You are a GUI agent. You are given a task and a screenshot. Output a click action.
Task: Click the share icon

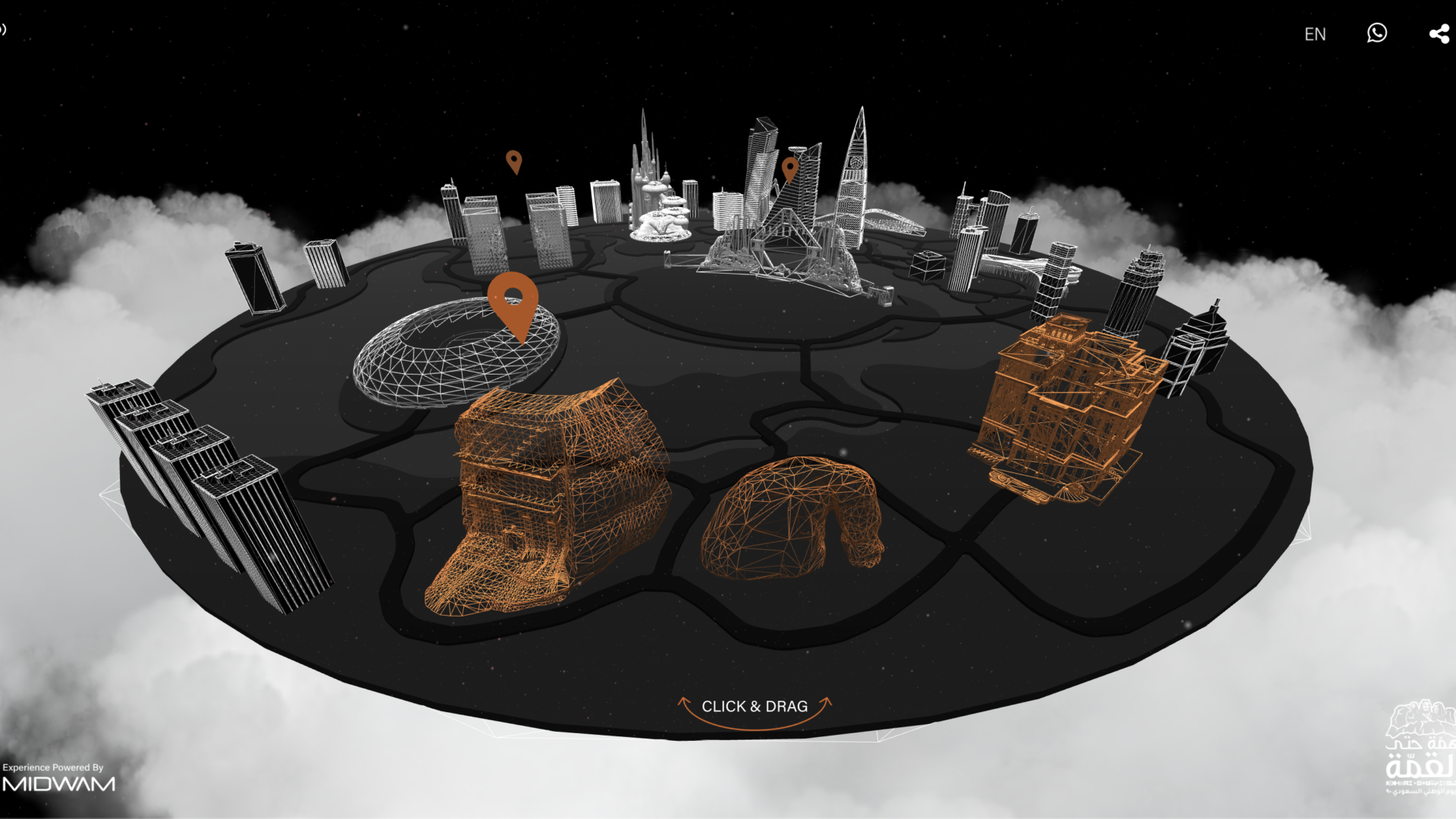click(1439, 34)
